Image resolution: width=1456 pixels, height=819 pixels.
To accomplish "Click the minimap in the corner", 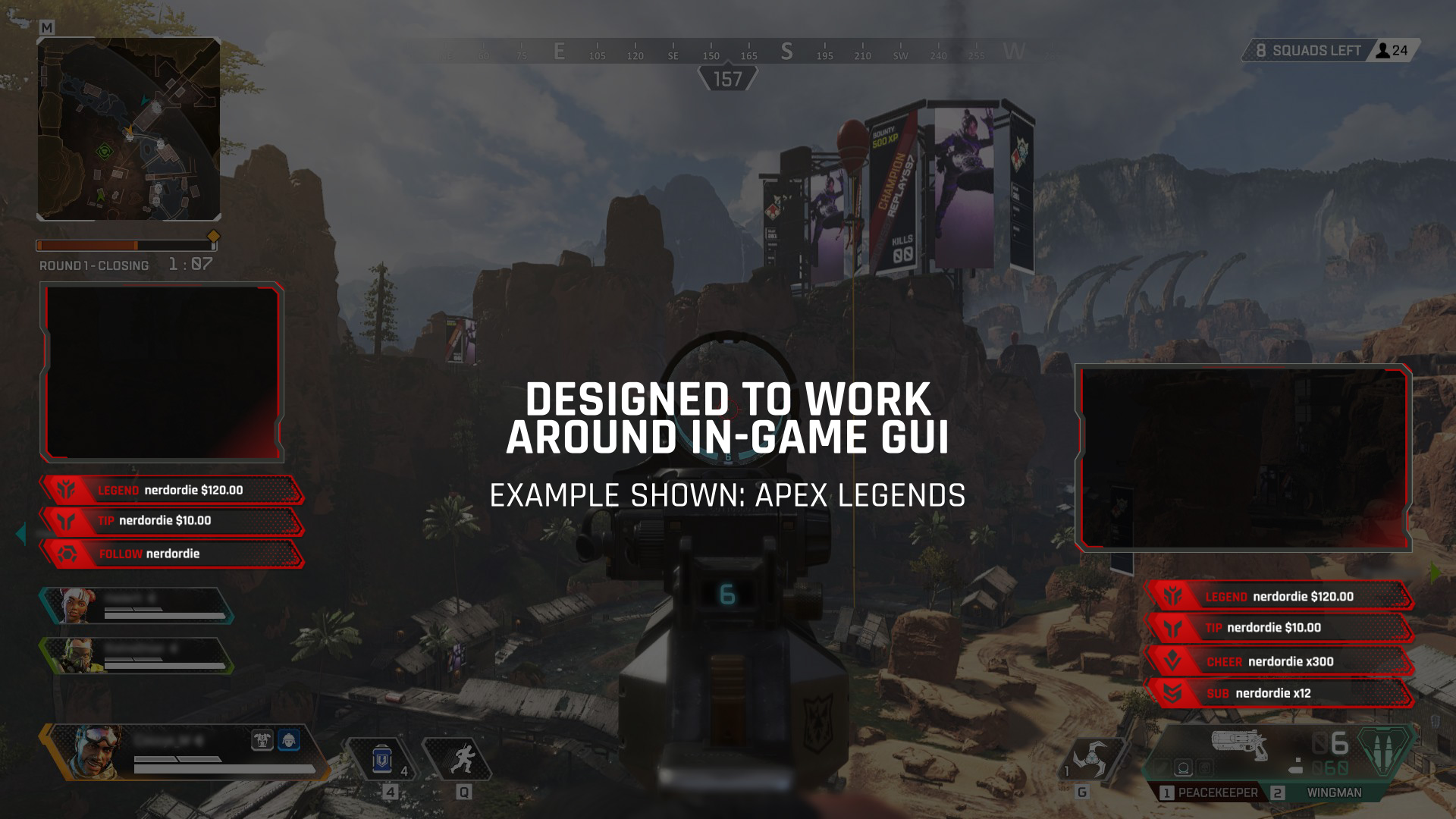I will pyautogui.click(x=129, y=129).
